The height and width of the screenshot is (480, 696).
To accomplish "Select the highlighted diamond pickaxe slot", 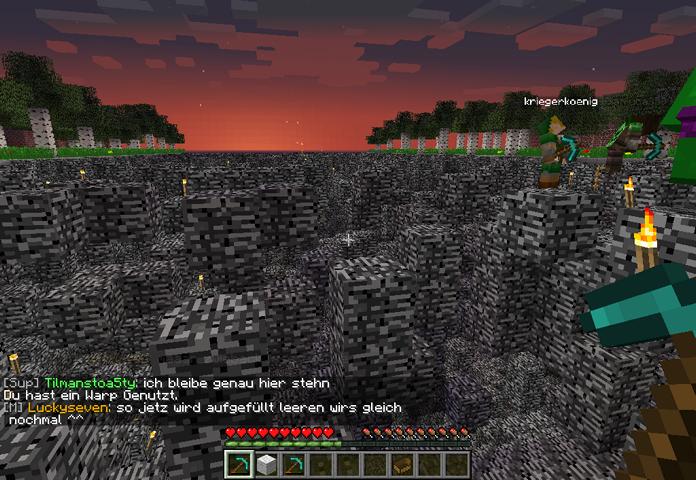I will pos(239,465).
